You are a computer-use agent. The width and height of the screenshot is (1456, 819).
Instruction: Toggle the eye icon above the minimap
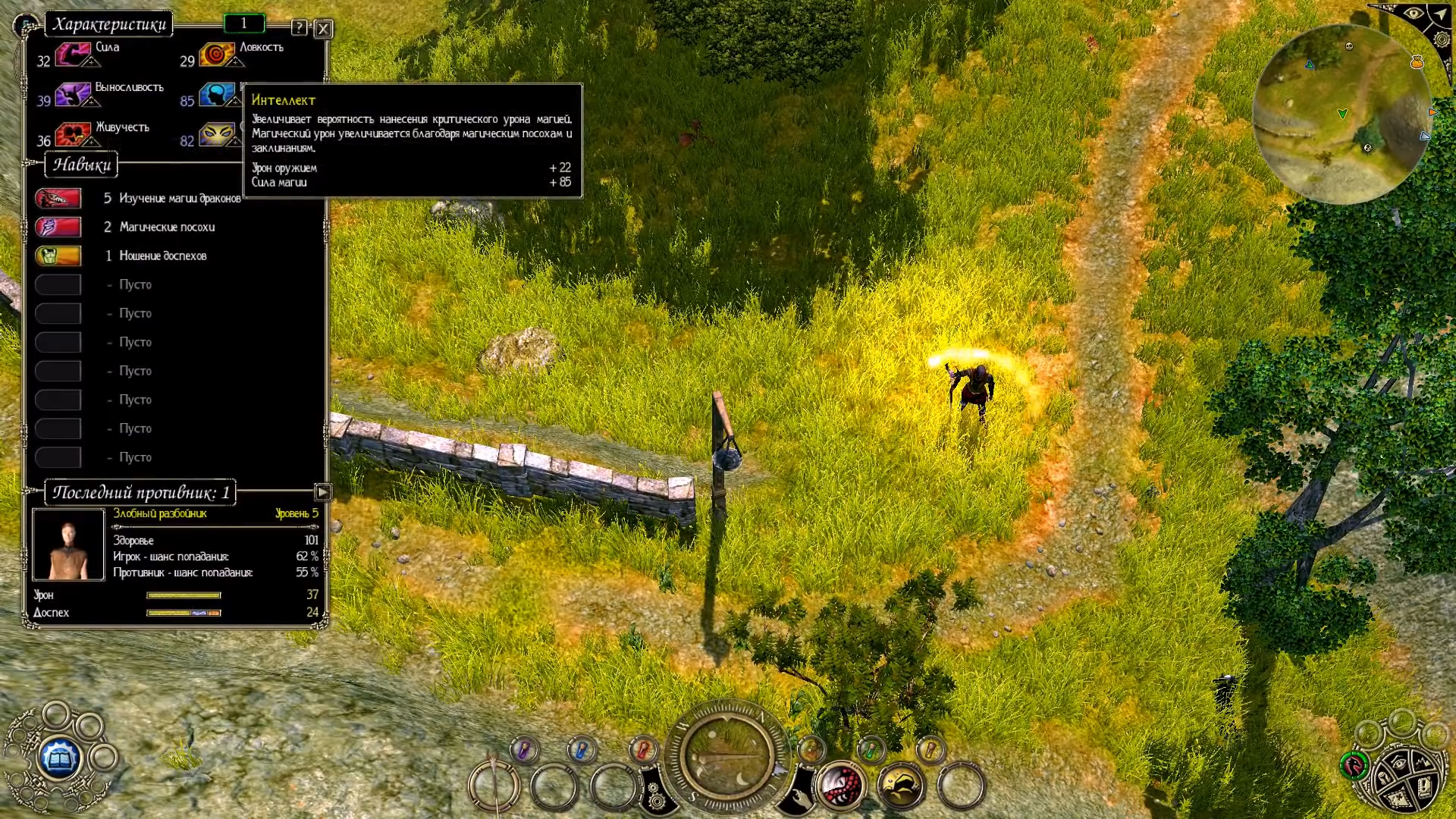click(x=1412, y=14)
